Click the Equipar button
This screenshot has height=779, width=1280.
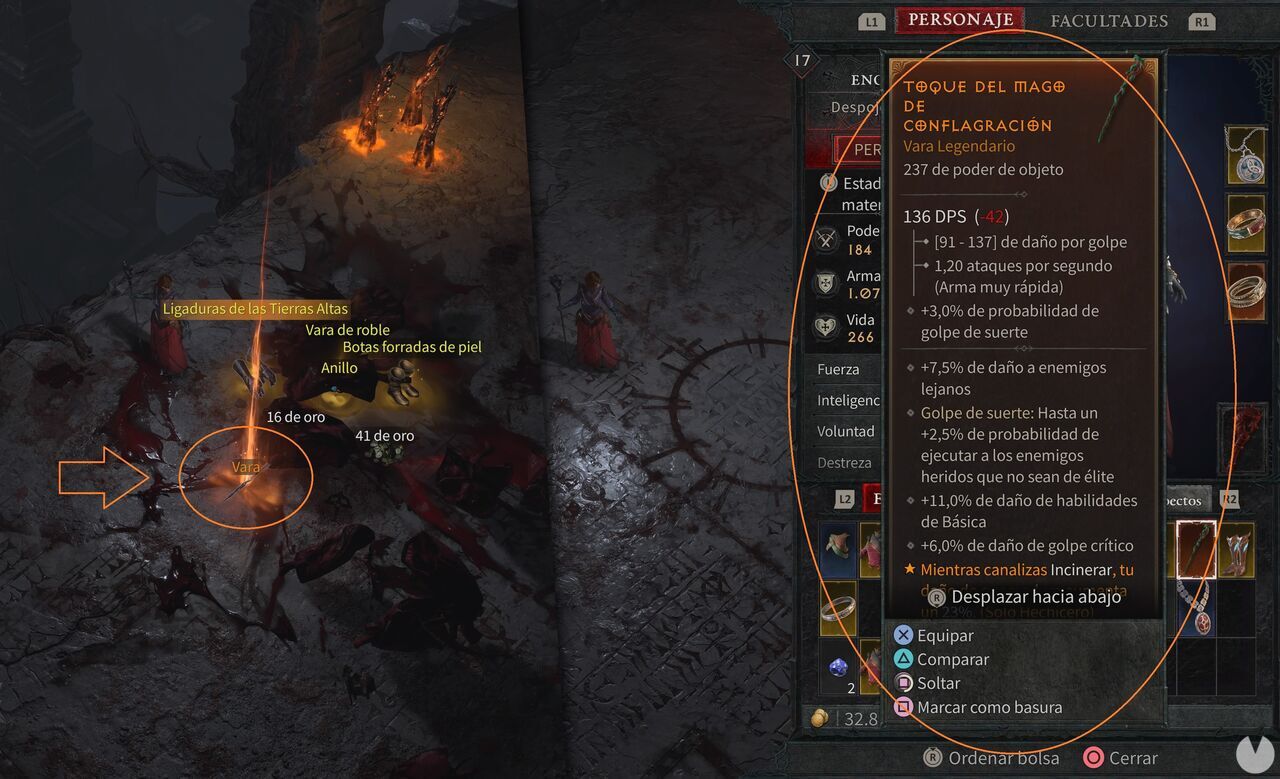point(946,635)
